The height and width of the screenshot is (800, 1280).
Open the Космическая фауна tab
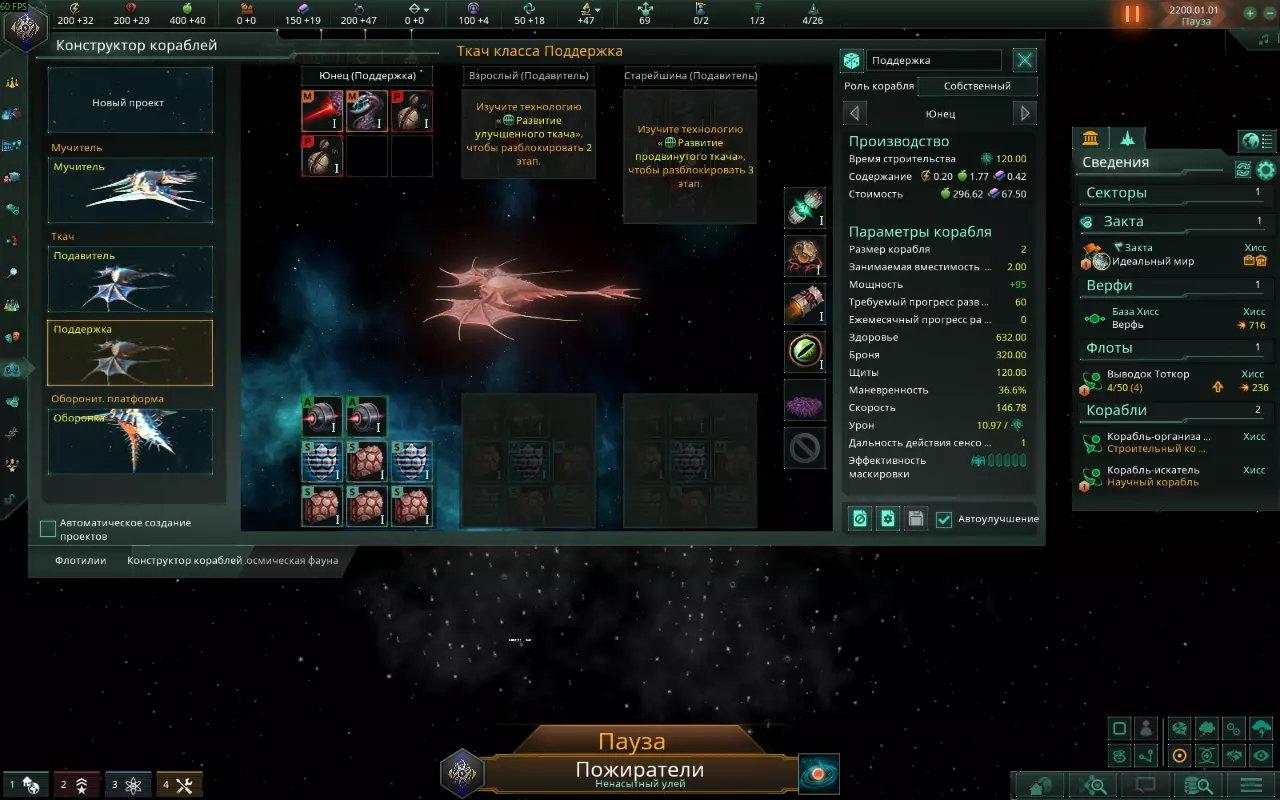pos(294,561)
